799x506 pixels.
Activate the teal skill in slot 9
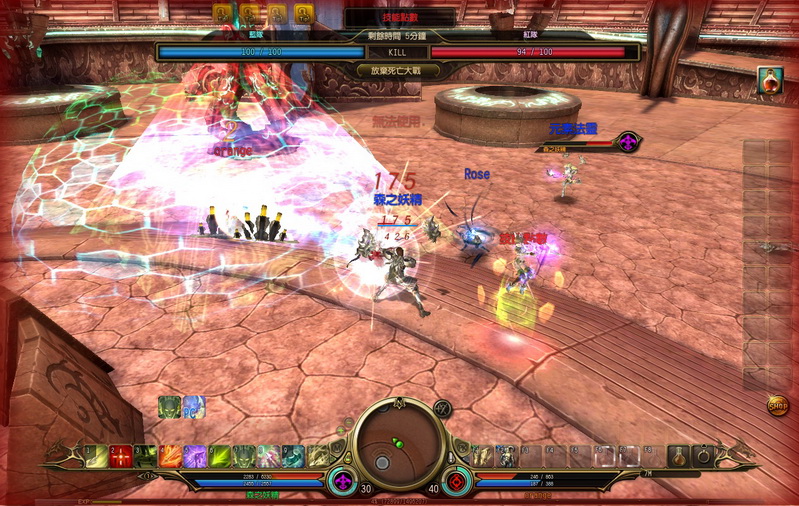click(293, 456)
